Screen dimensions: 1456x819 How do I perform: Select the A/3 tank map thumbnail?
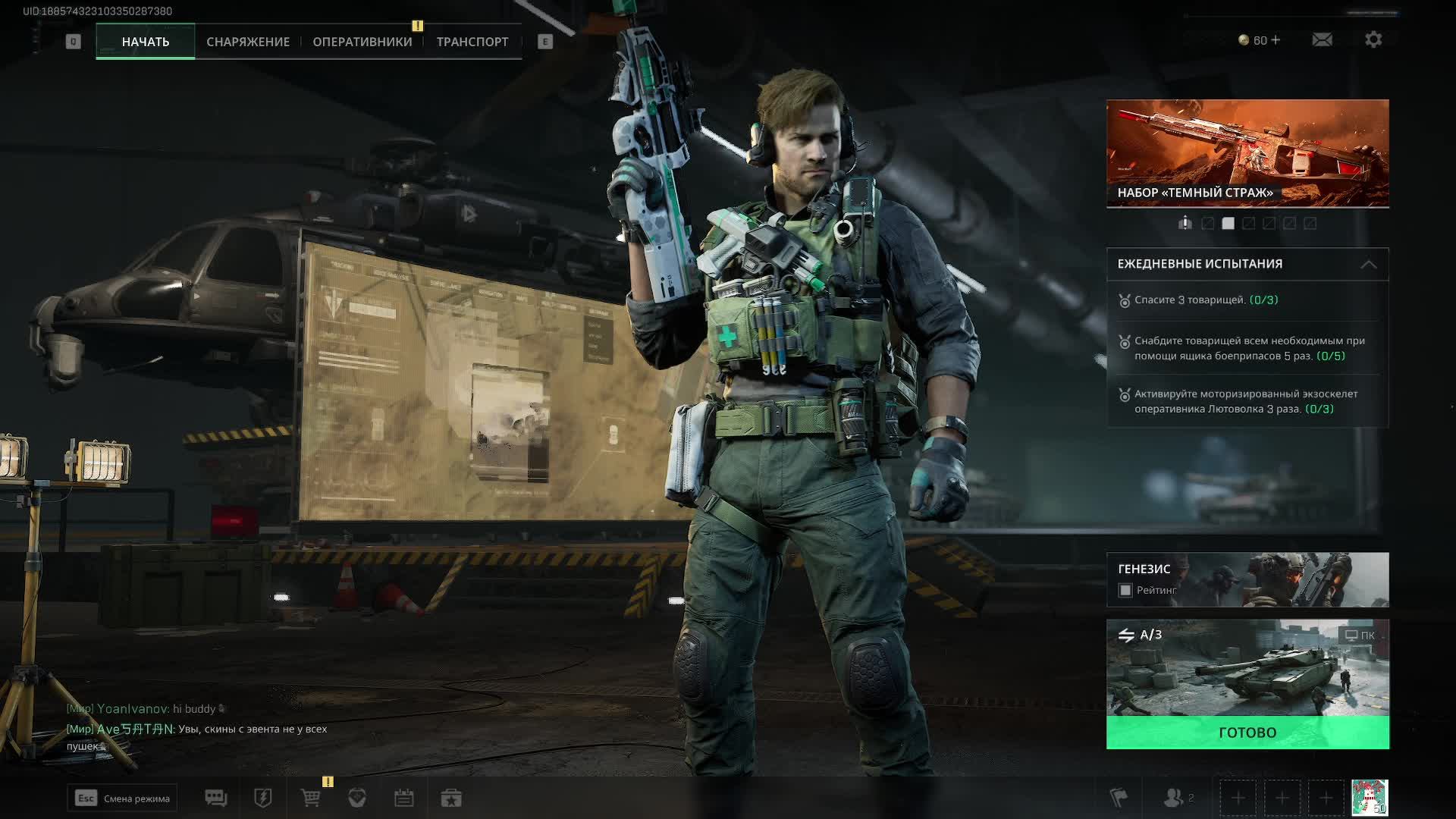1247,669
